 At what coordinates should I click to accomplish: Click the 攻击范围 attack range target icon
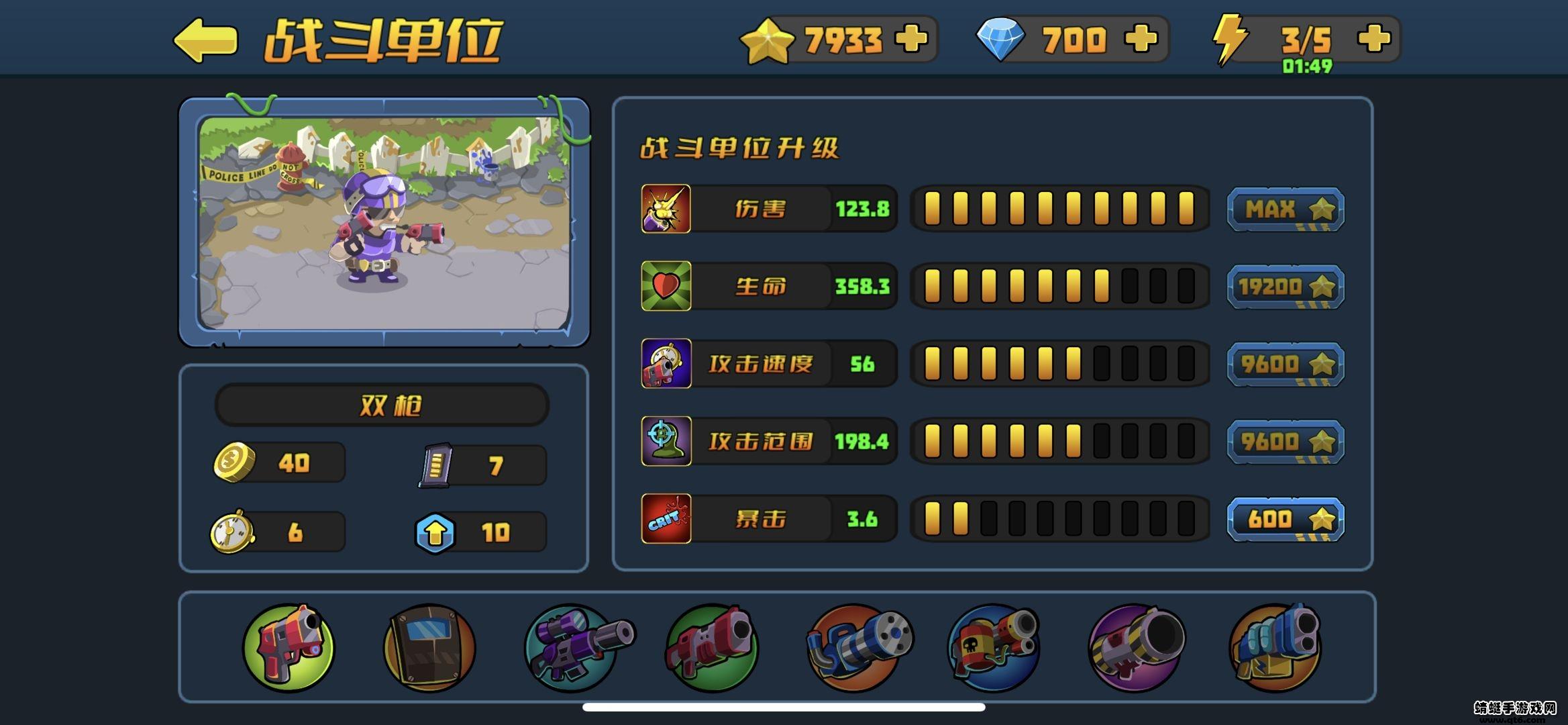(x=666, y=441)
